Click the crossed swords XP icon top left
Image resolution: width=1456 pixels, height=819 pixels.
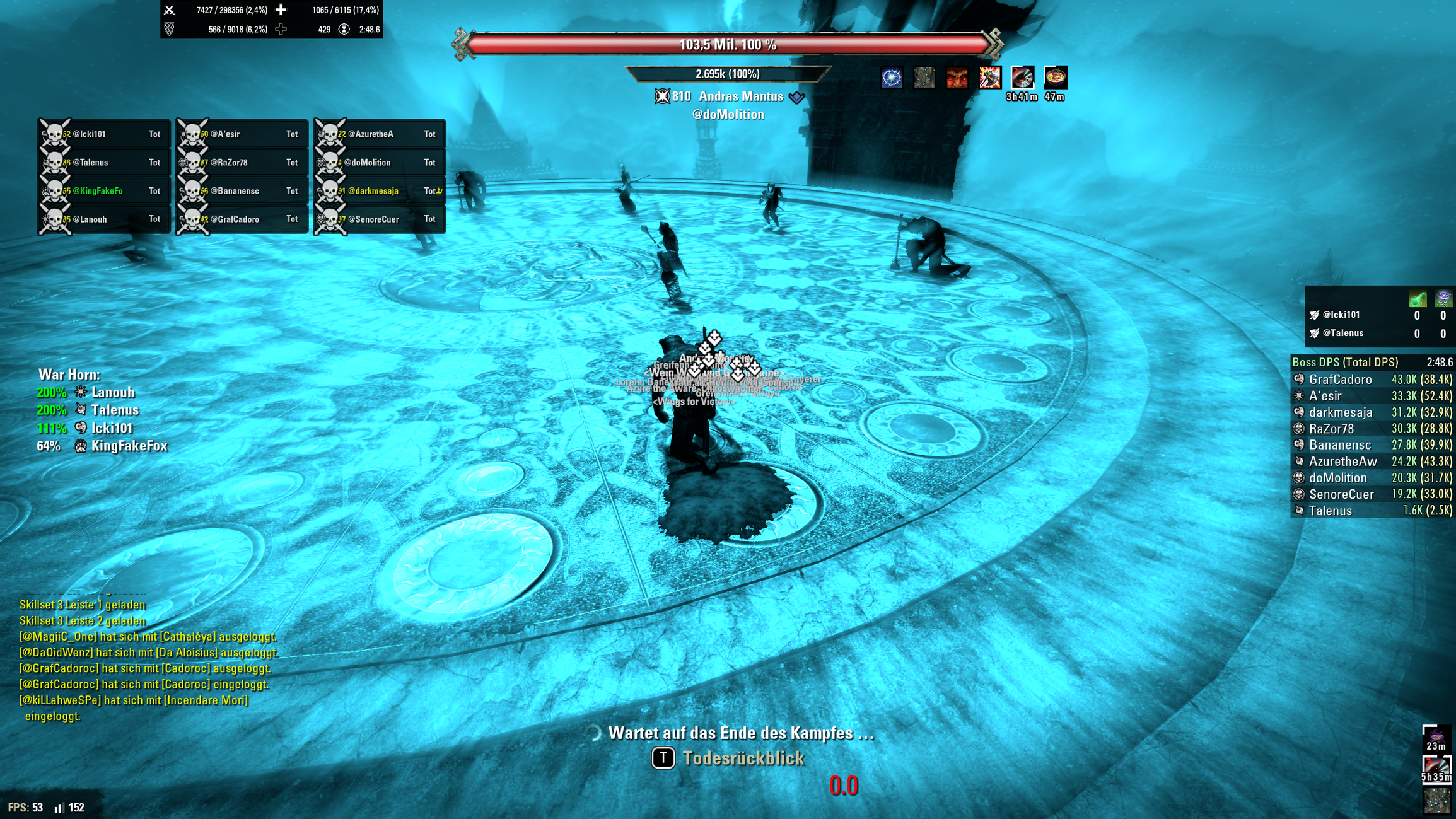(x=170, y=10)
